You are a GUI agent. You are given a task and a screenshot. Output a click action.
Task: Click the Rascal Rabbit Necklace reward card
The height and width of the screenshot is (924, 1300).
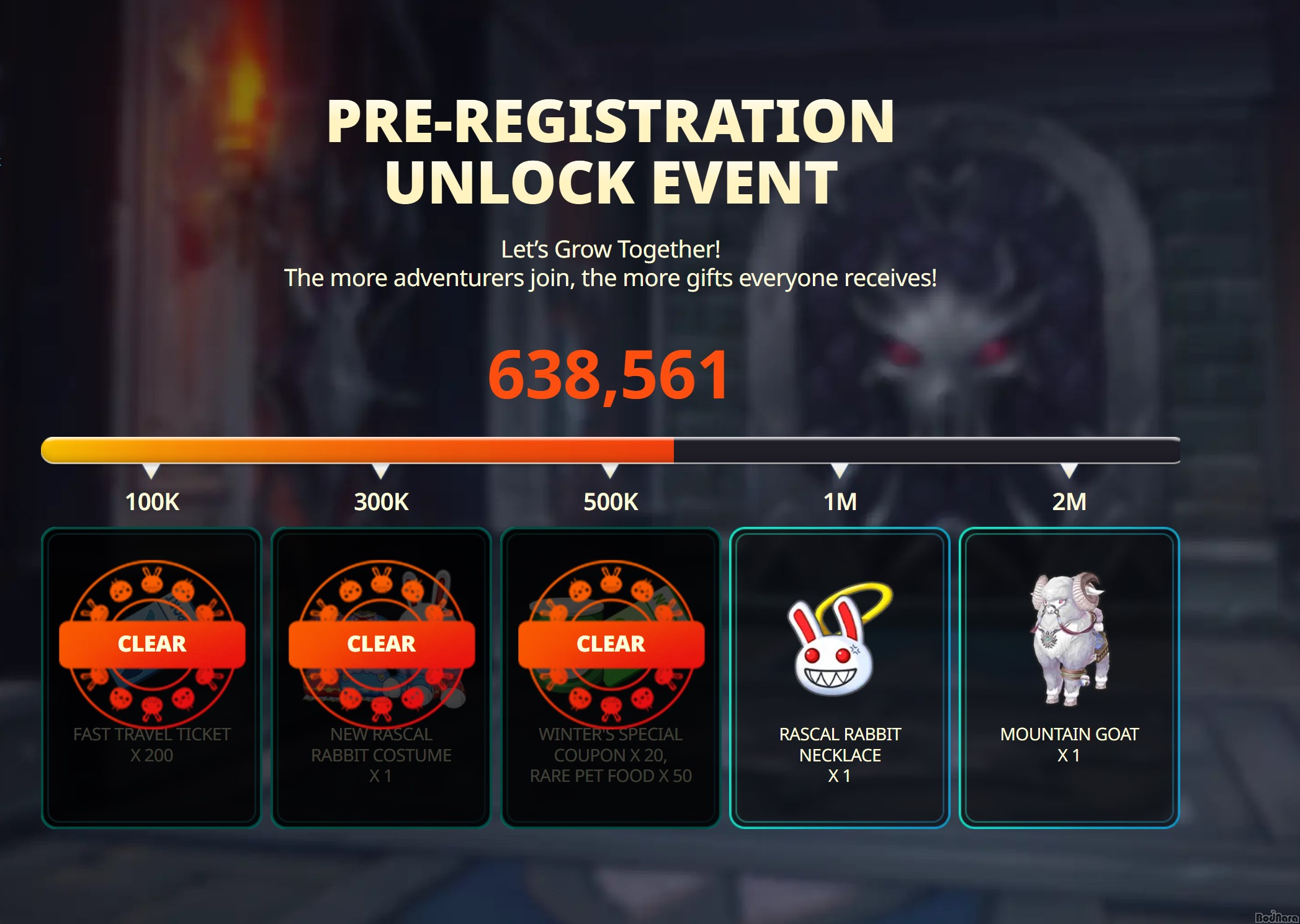(840, 678)
